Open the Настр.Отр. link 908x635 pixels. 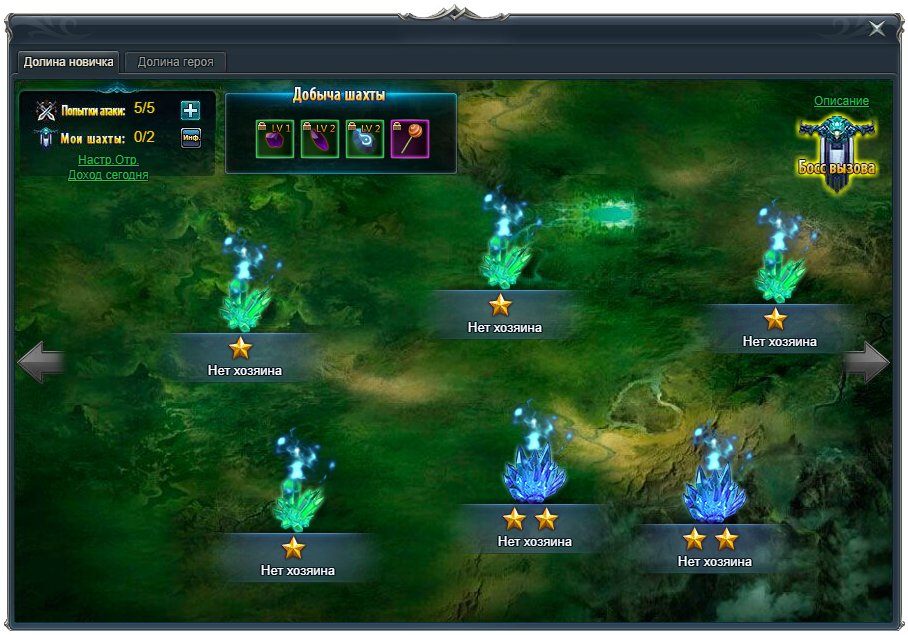pos(108,160)
